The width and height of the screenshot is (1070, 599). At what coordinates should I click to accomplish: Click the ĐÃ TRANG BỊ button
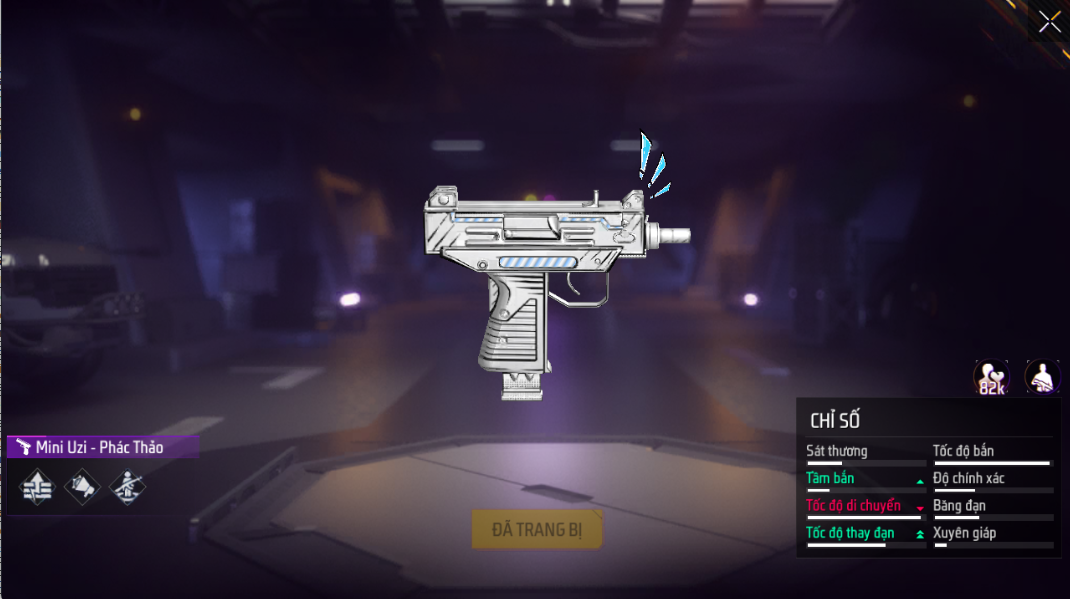536,529
